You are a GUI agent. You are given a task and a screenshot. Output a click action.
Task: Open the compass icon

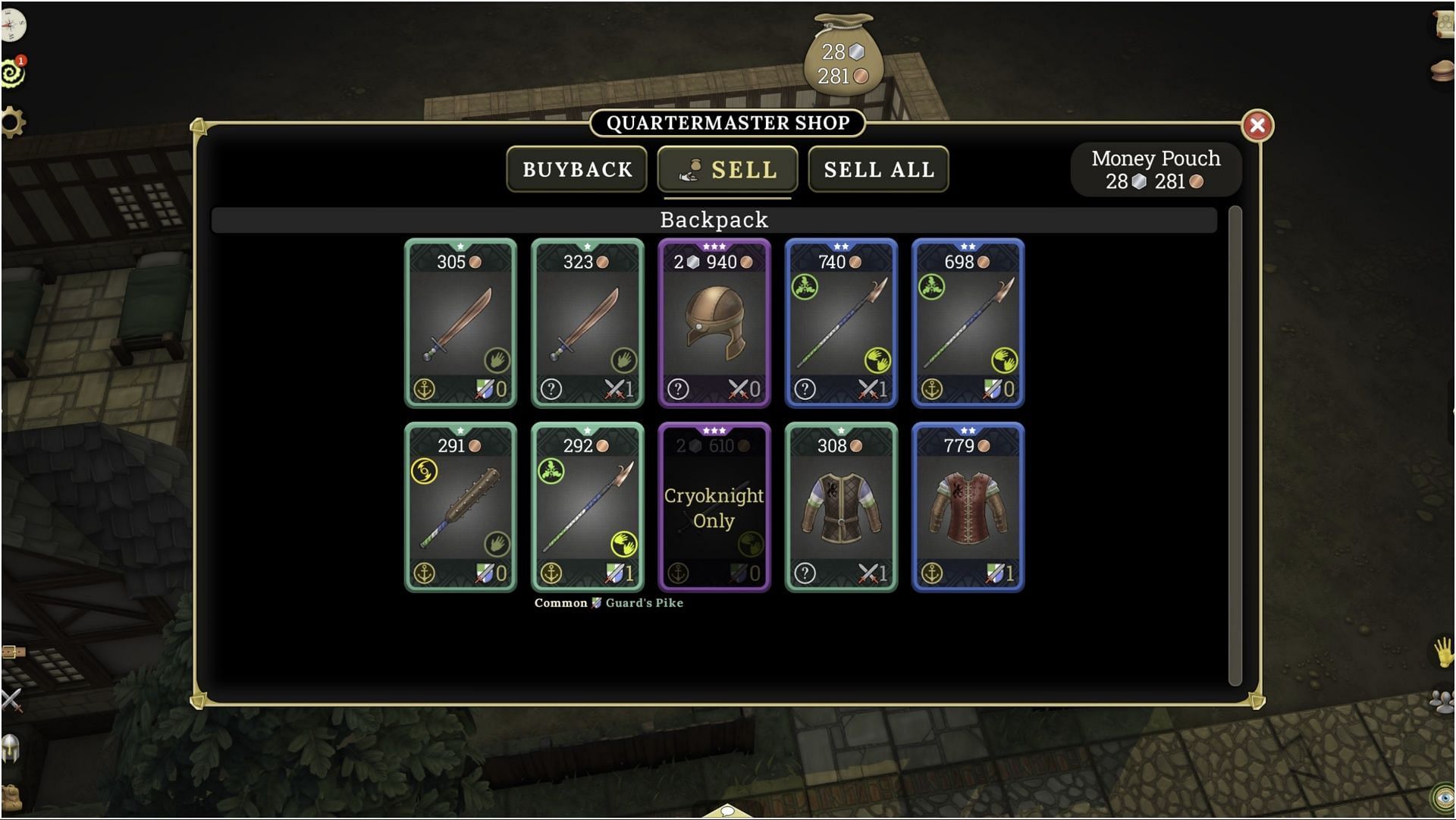(13, 27)
